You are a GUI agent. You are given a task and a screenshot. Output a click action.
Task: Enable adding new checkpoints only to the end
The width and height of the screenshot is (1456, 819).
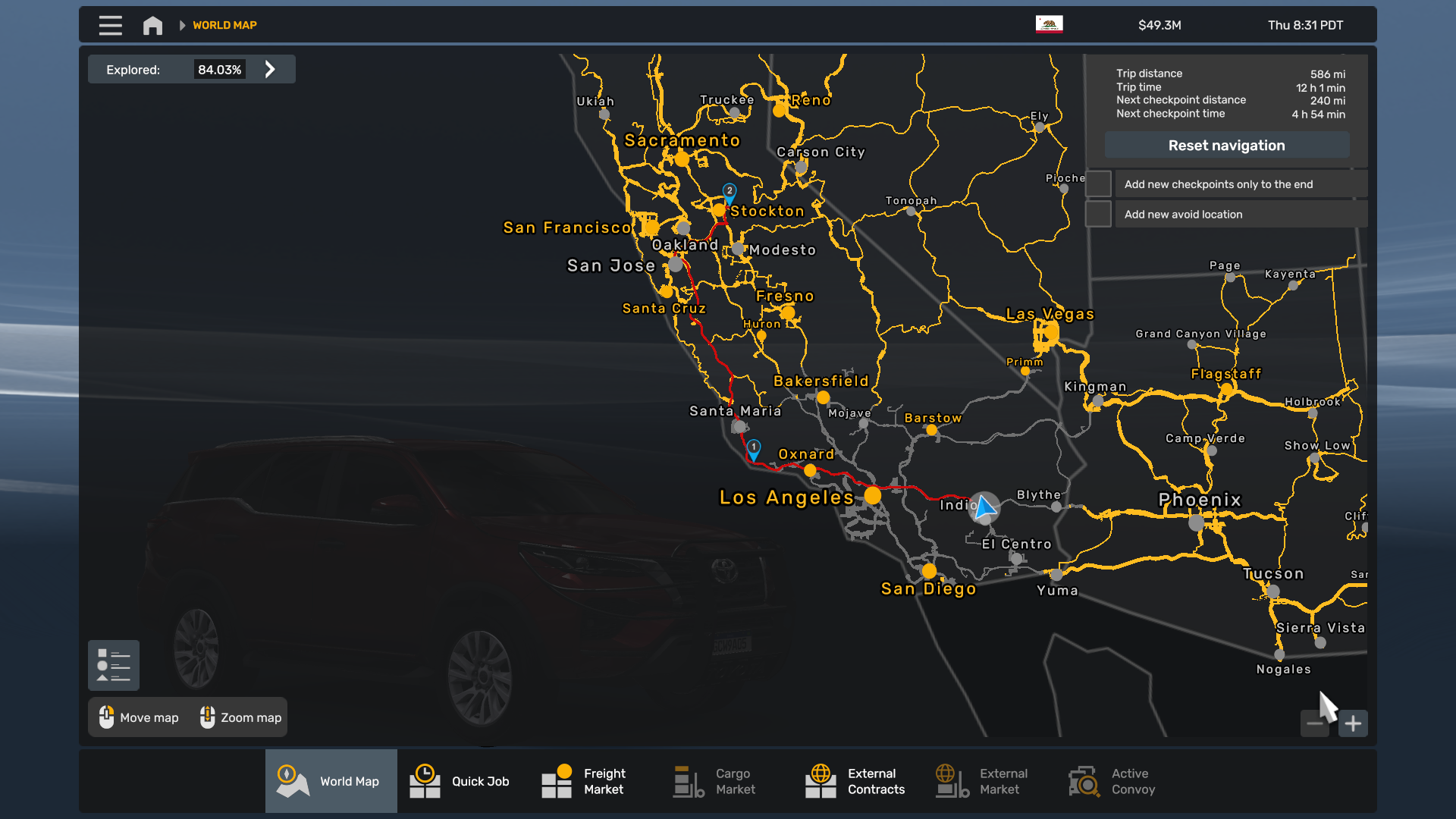(1099, 184)
